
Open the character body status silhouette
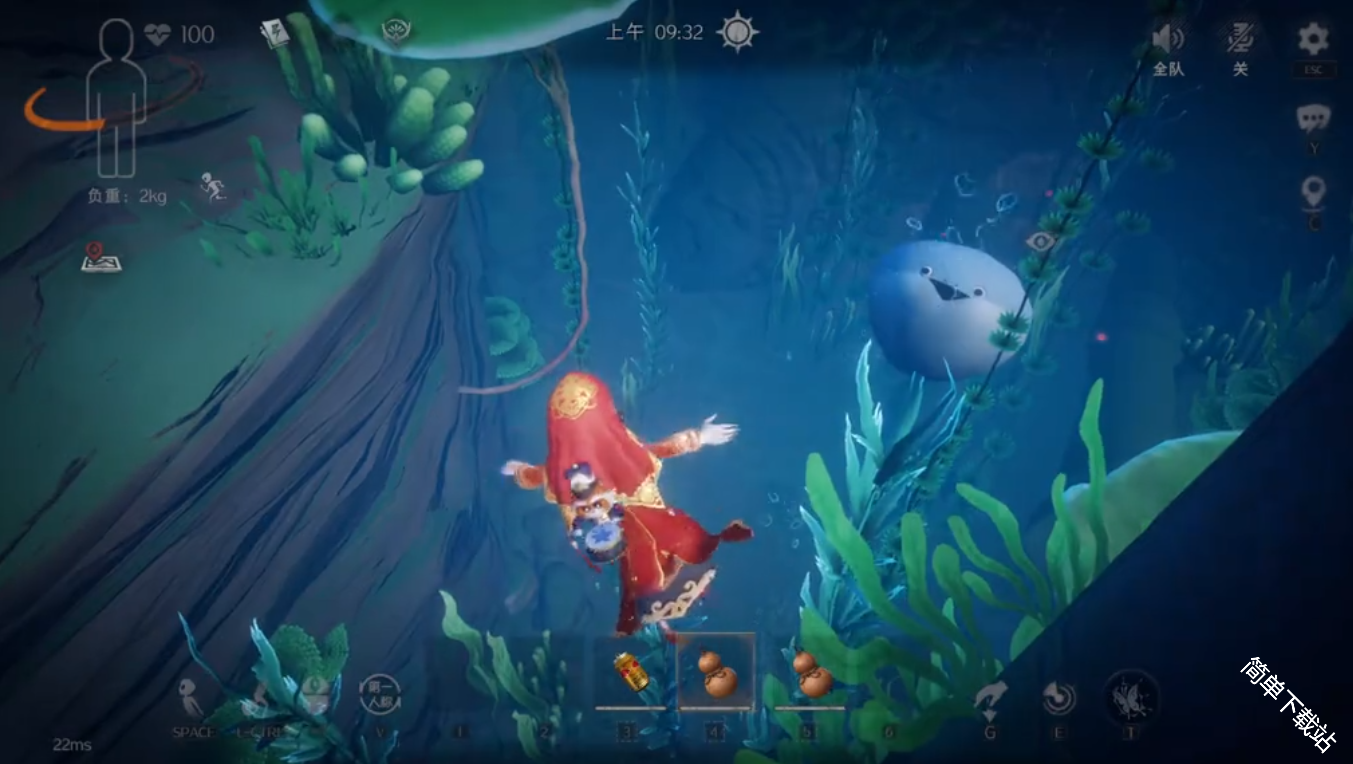(x=117, y=98)
